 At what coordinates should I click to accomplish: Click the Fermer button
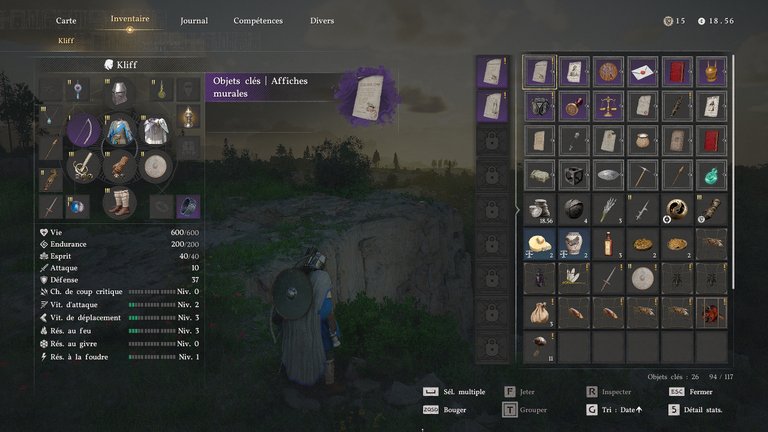[x=704, y=392]
